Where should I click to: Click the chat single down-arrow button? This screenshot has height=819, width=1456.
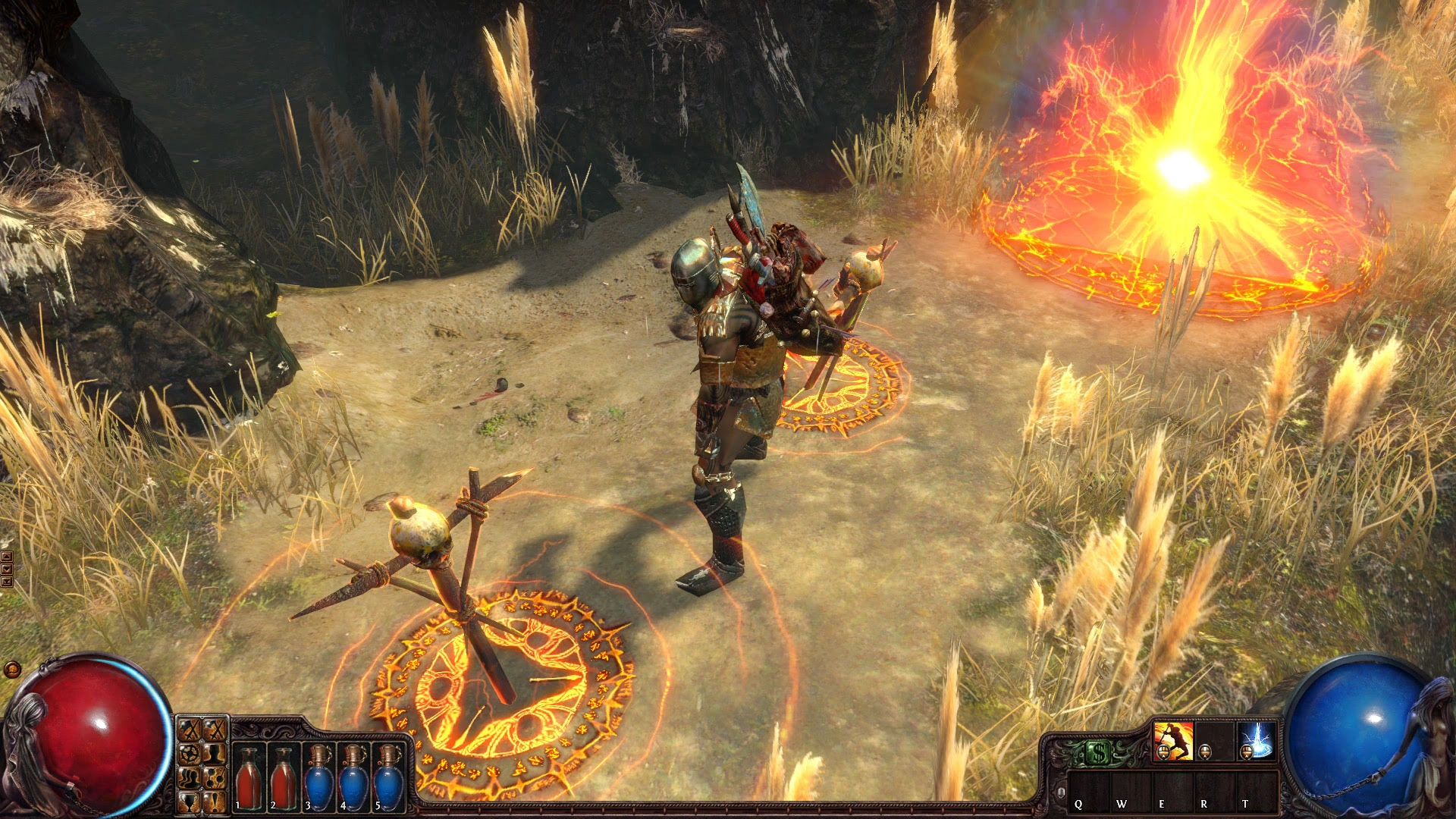7,569
